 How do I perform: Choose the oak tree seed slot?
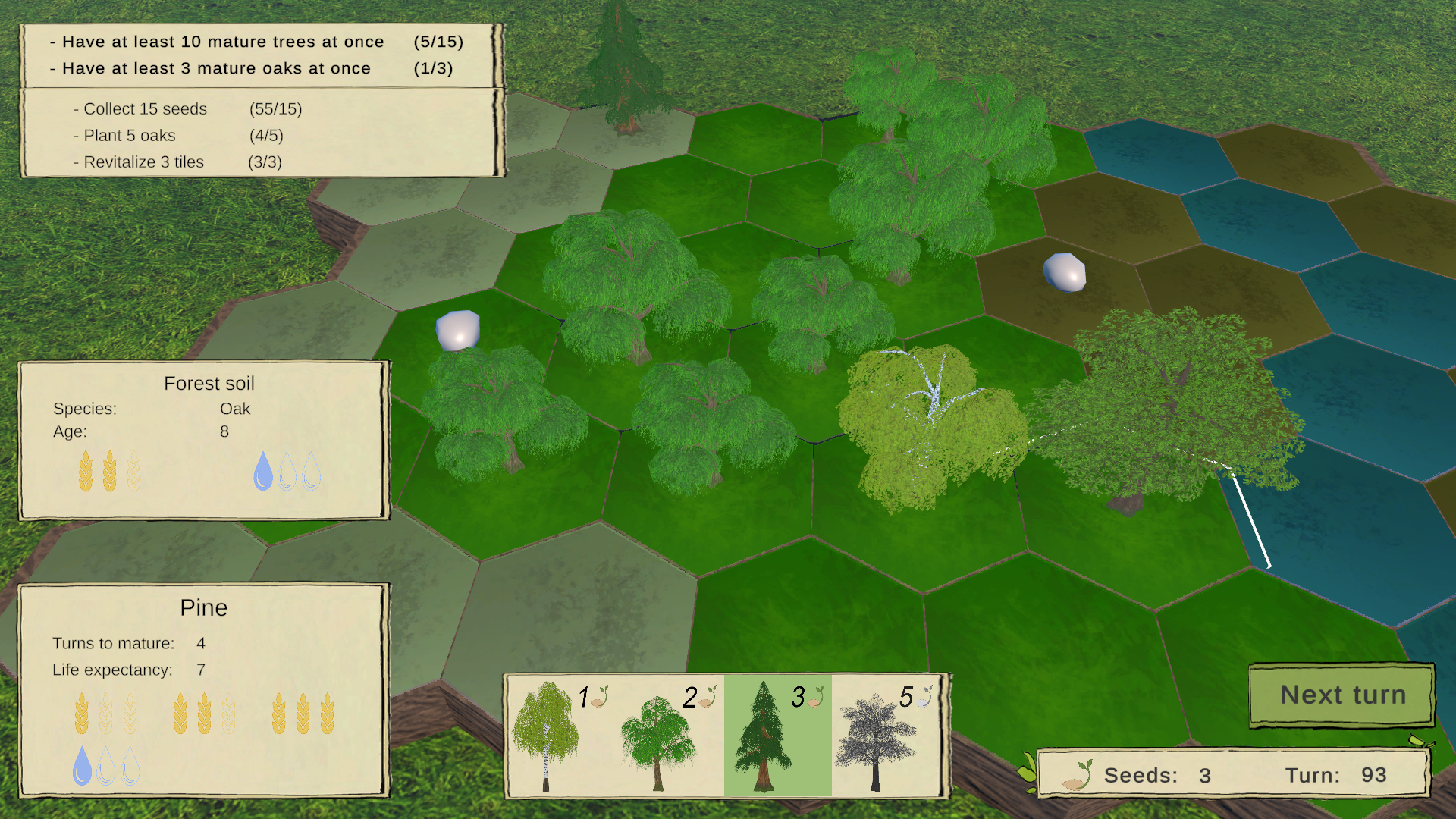pos(668,735)
